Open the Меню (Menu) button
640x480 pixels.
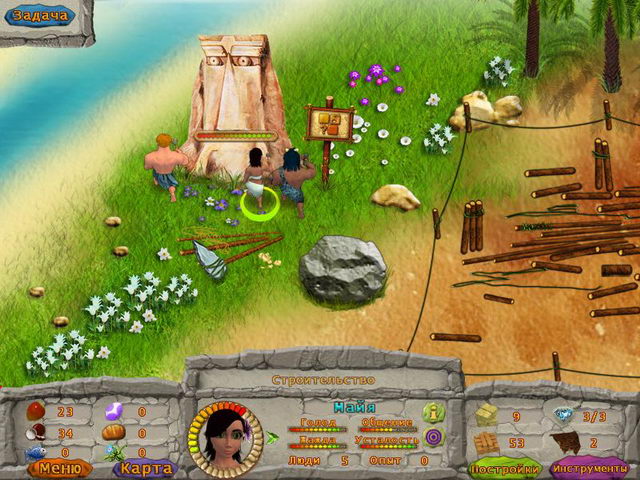tap(58, 466)
